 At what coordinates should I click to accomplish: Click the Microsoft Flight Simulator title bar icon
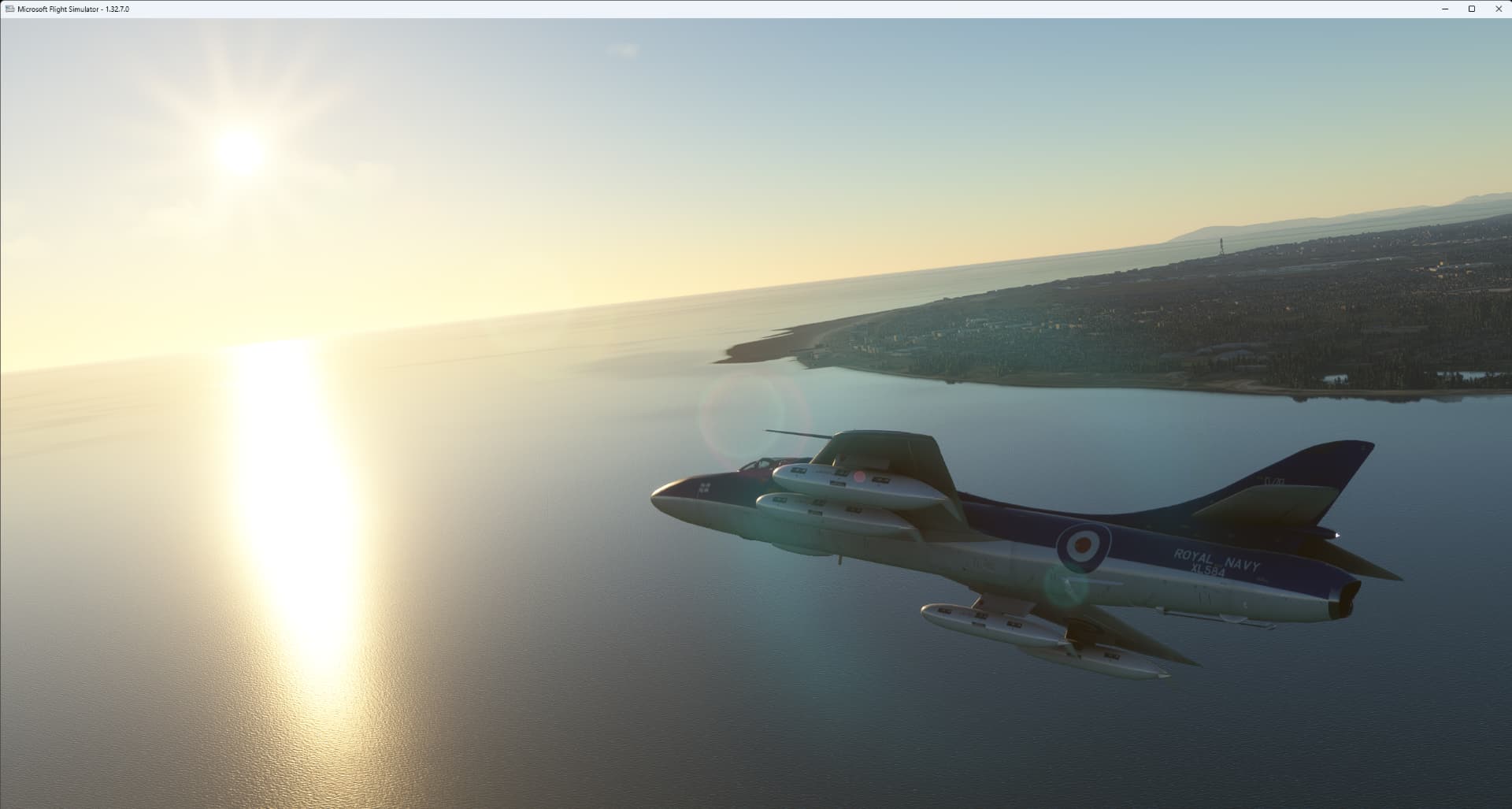(x=11, y=9)
